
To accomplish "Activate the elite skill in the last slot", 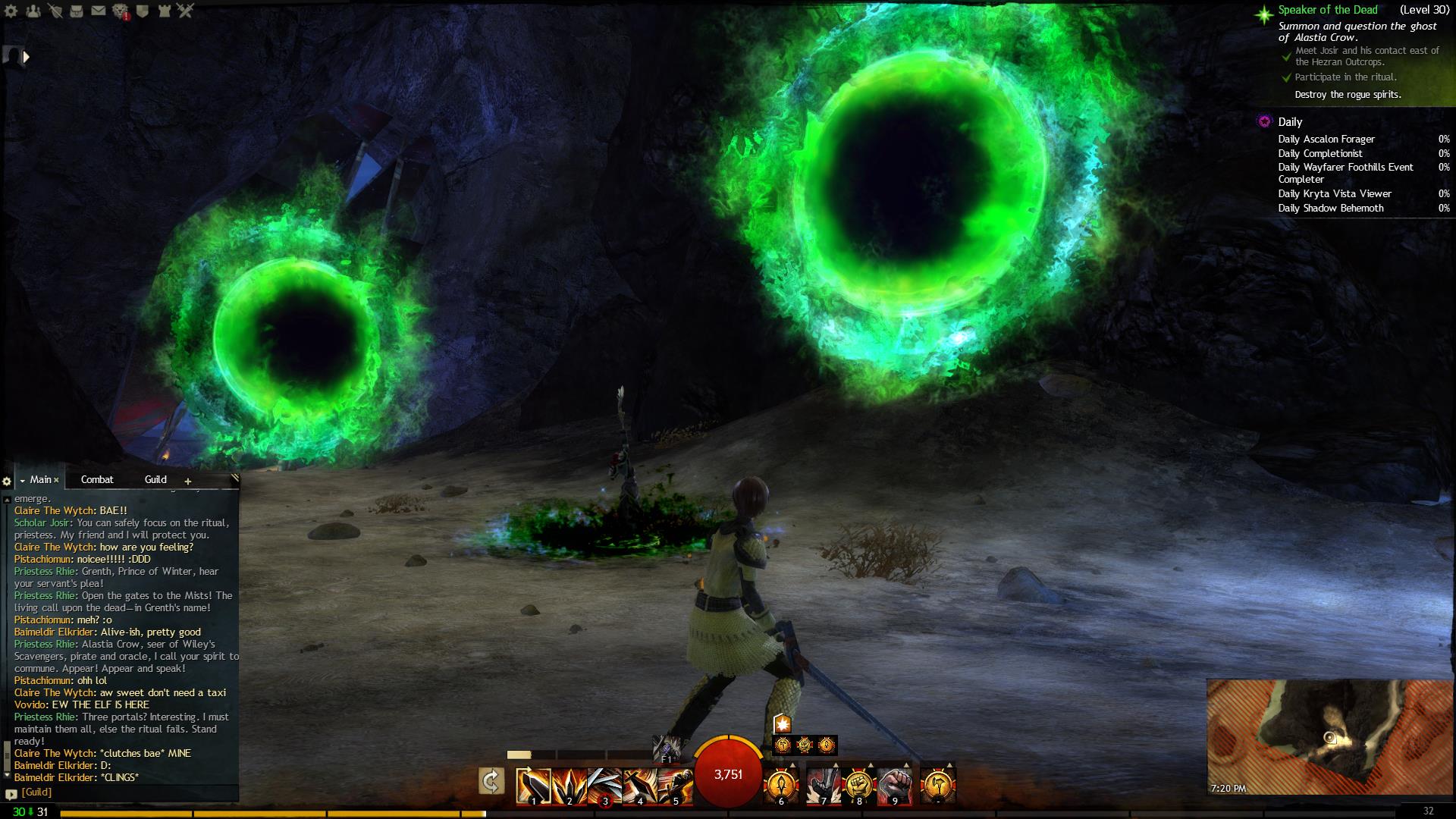I will pyautogui.click(x=938, y=786).
